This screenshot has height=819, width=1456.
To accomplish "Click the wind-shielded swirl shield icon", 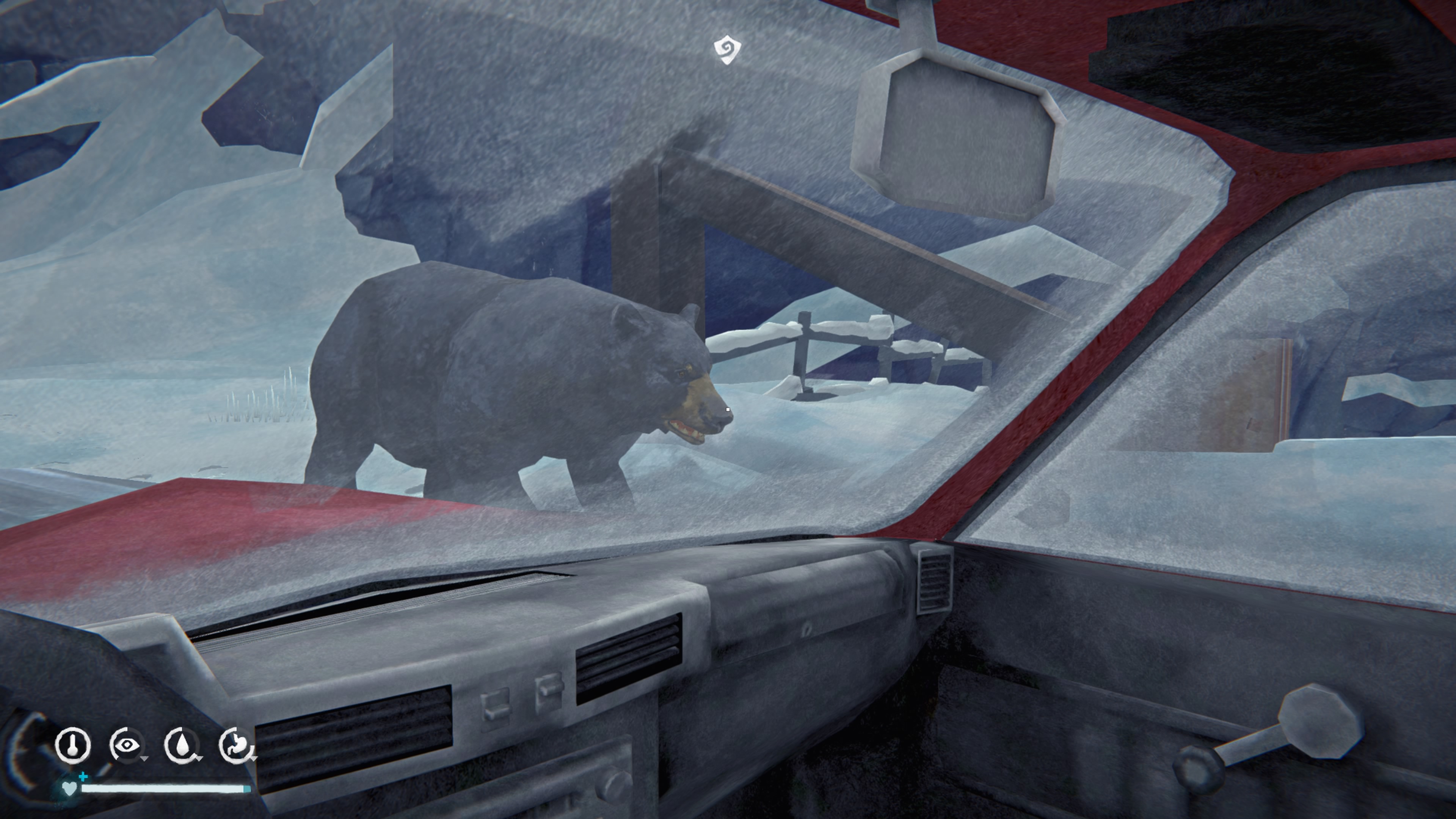I will [x=727, y=50].
